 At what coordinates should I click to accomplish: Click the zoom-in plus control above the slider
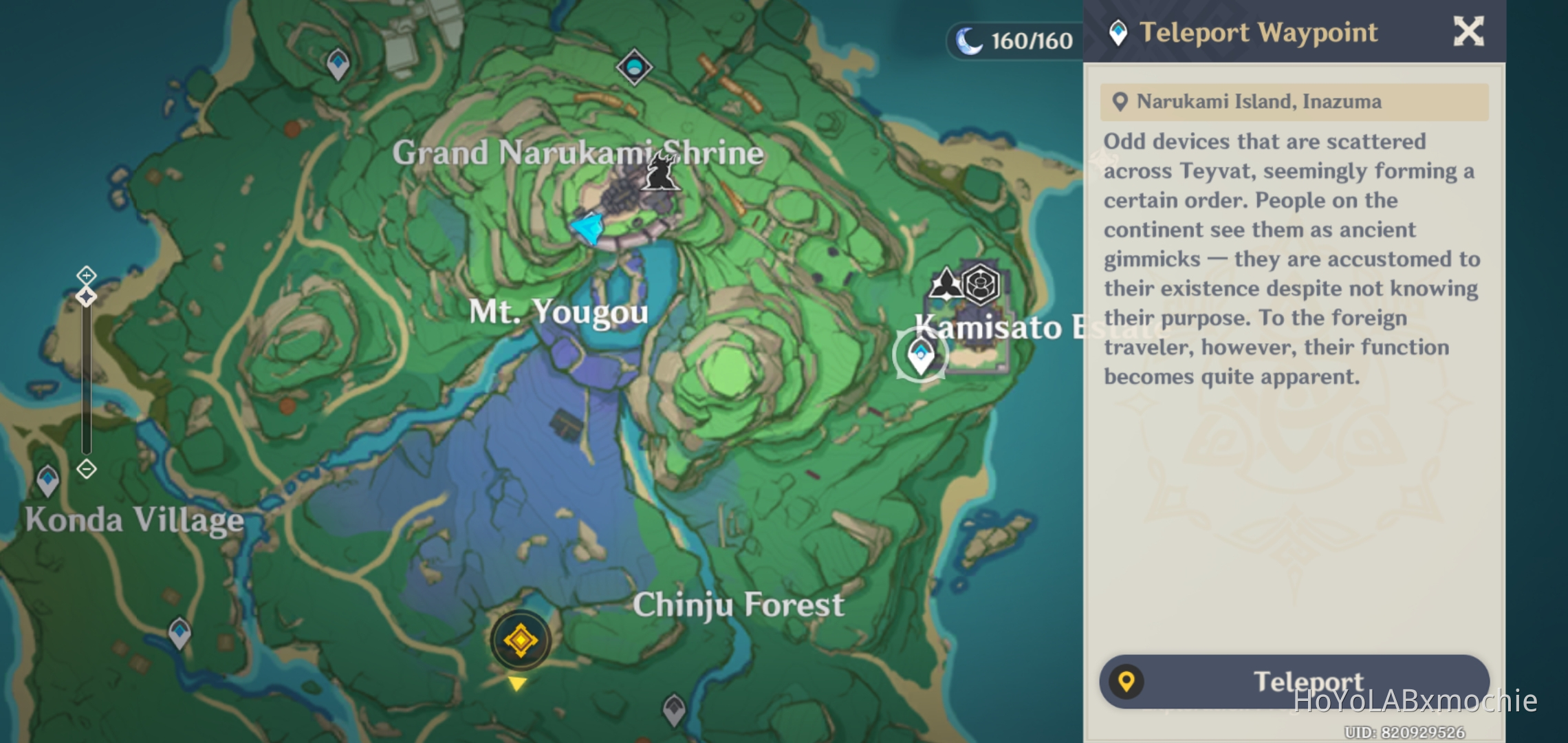[85, 274]
